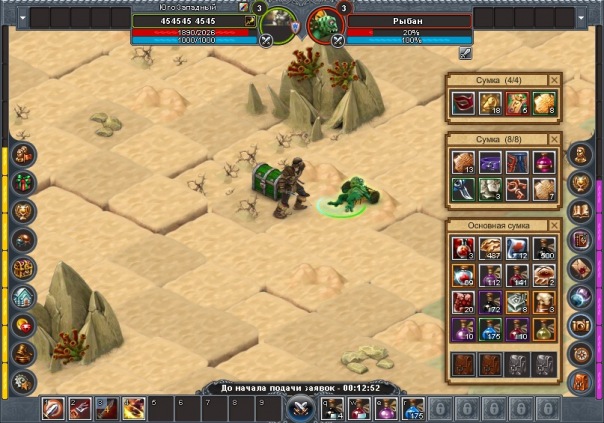Select the item stack of 500 in main bag
The image size is (604, 423).
point(544,249)
